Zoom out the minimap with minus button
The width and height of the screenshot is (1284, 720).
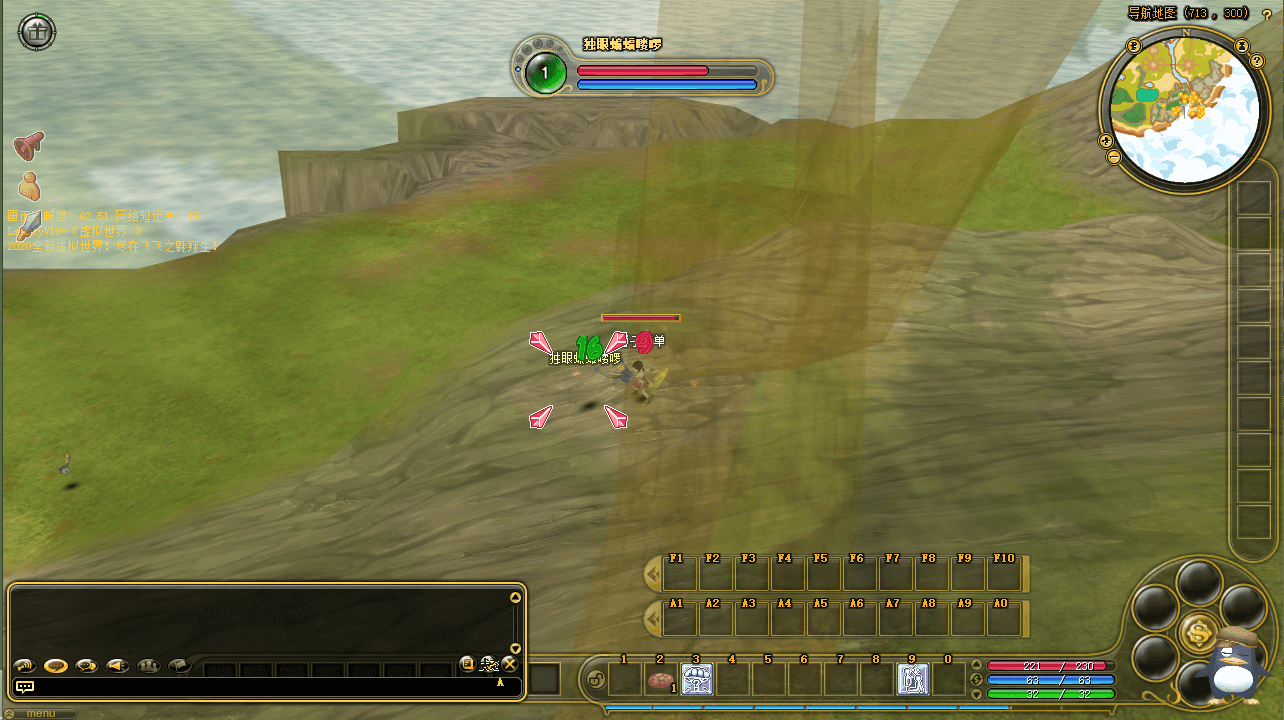1114,157
